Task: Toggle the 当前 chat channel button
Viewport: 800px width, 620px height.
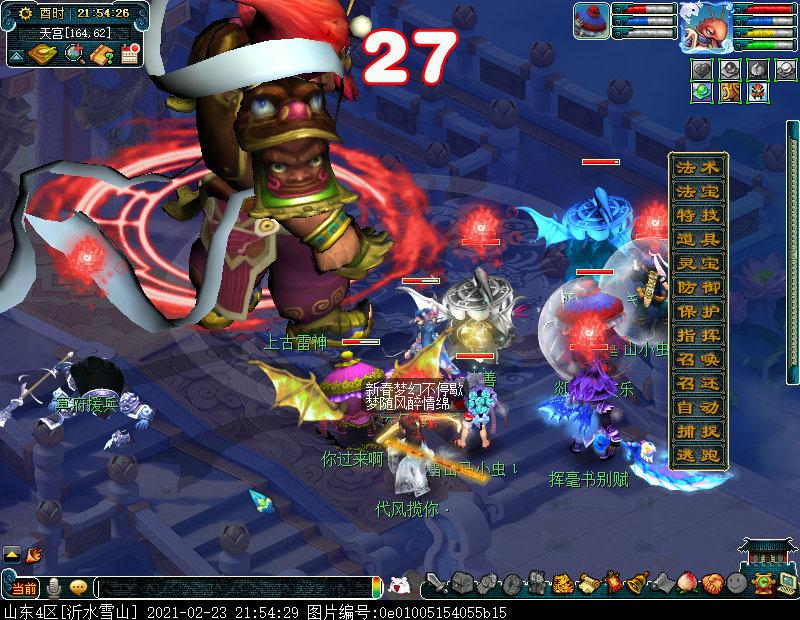Action: click(24, 587)
